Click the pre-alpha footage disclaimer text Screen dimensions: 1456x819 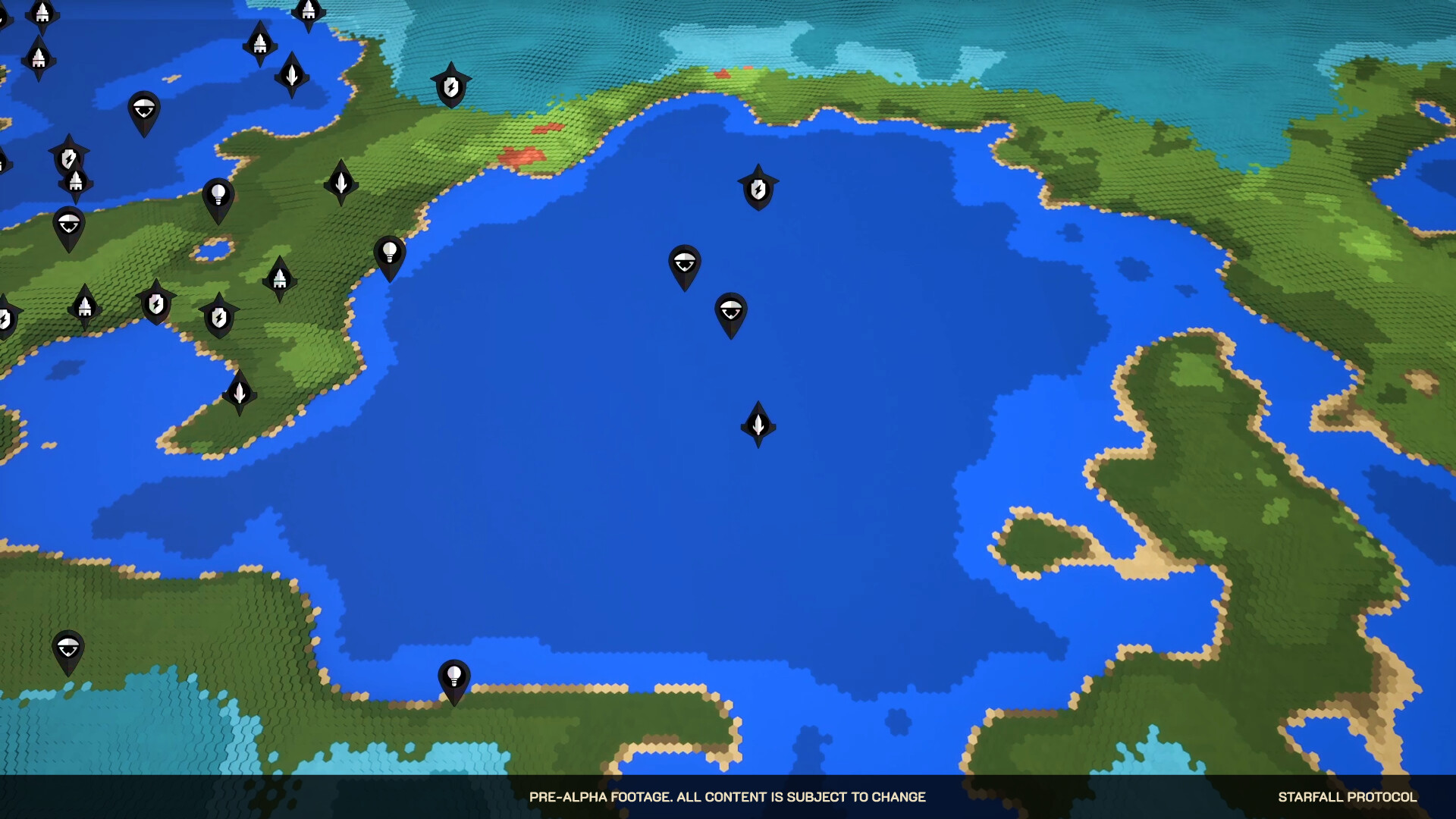(x=728, y=797)
